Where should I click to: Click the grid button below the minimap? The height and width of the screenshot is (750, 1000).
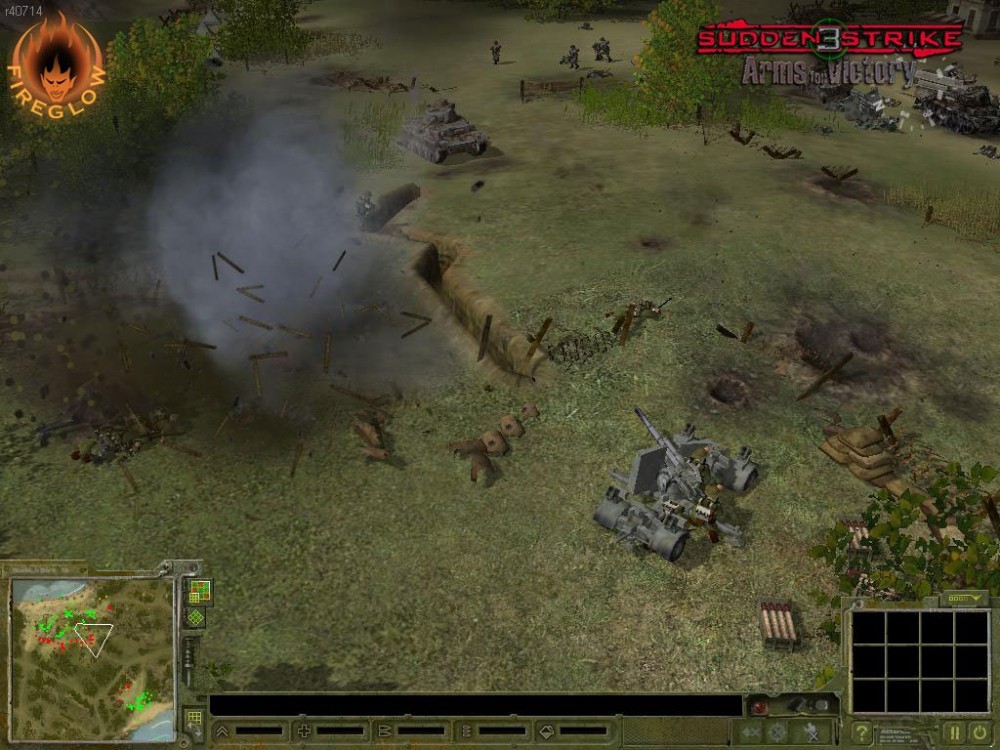(194, 719)
